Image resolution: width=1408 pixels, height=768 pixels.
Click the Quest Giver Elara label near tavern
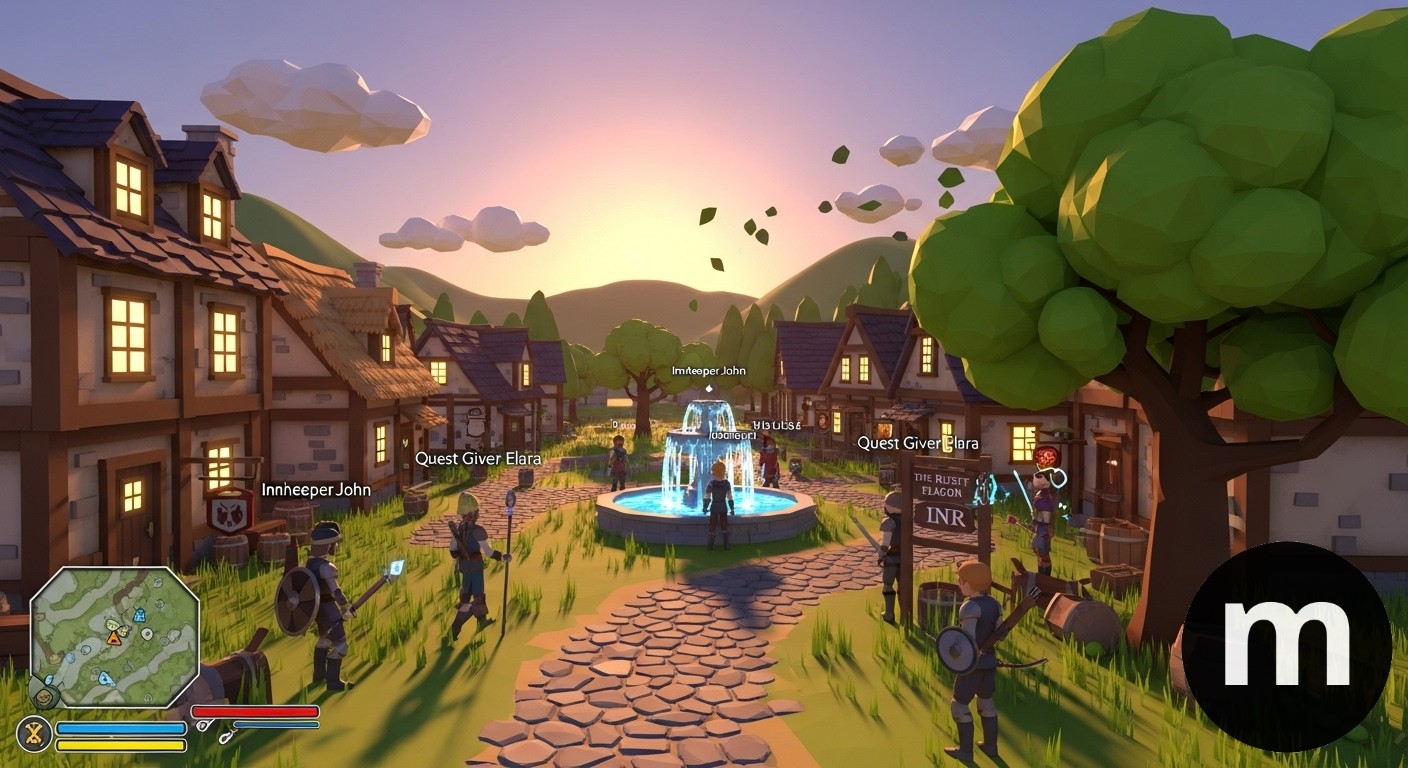click(x=919, y=443)
